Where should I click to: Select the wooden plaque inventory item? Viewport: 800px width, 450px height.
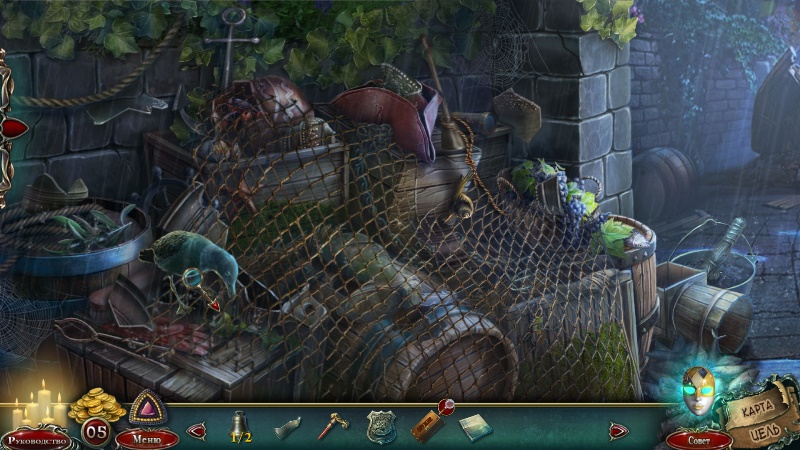coord(425,427)
